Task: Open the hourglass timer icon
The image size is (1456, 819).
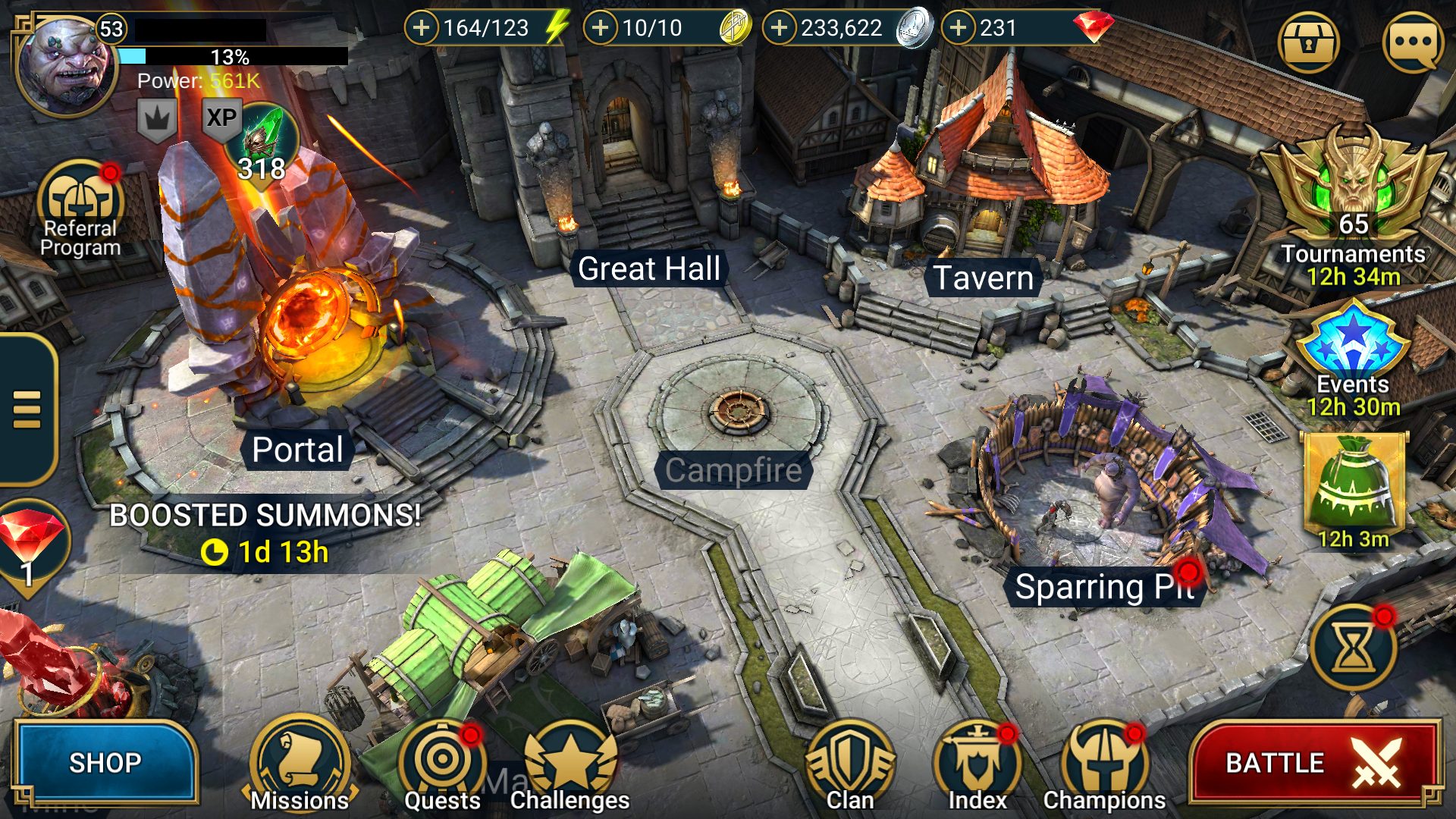Action: [1354, 648]
